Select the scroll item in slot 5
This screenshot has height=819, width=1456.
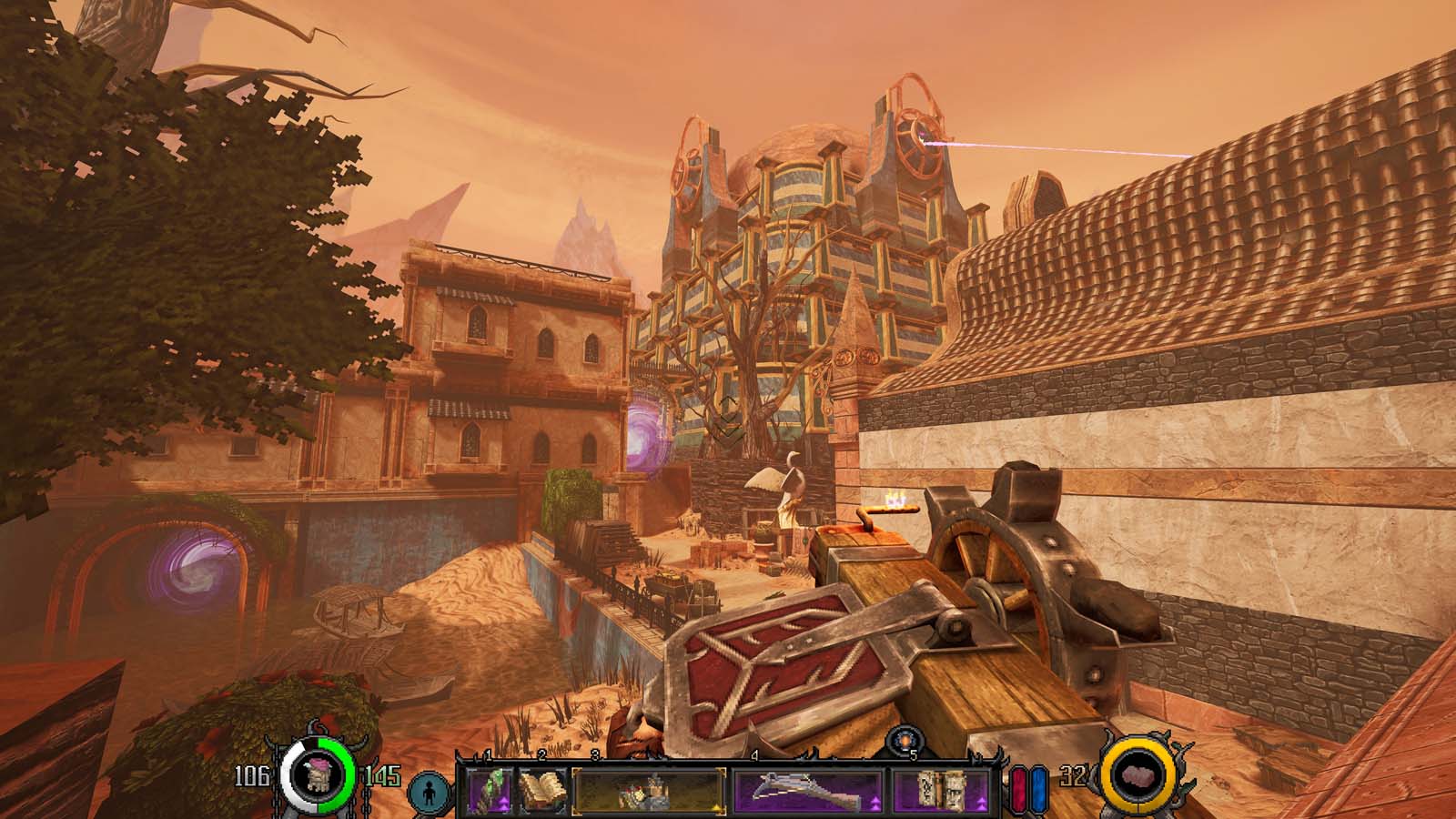[x=941, y=790]
